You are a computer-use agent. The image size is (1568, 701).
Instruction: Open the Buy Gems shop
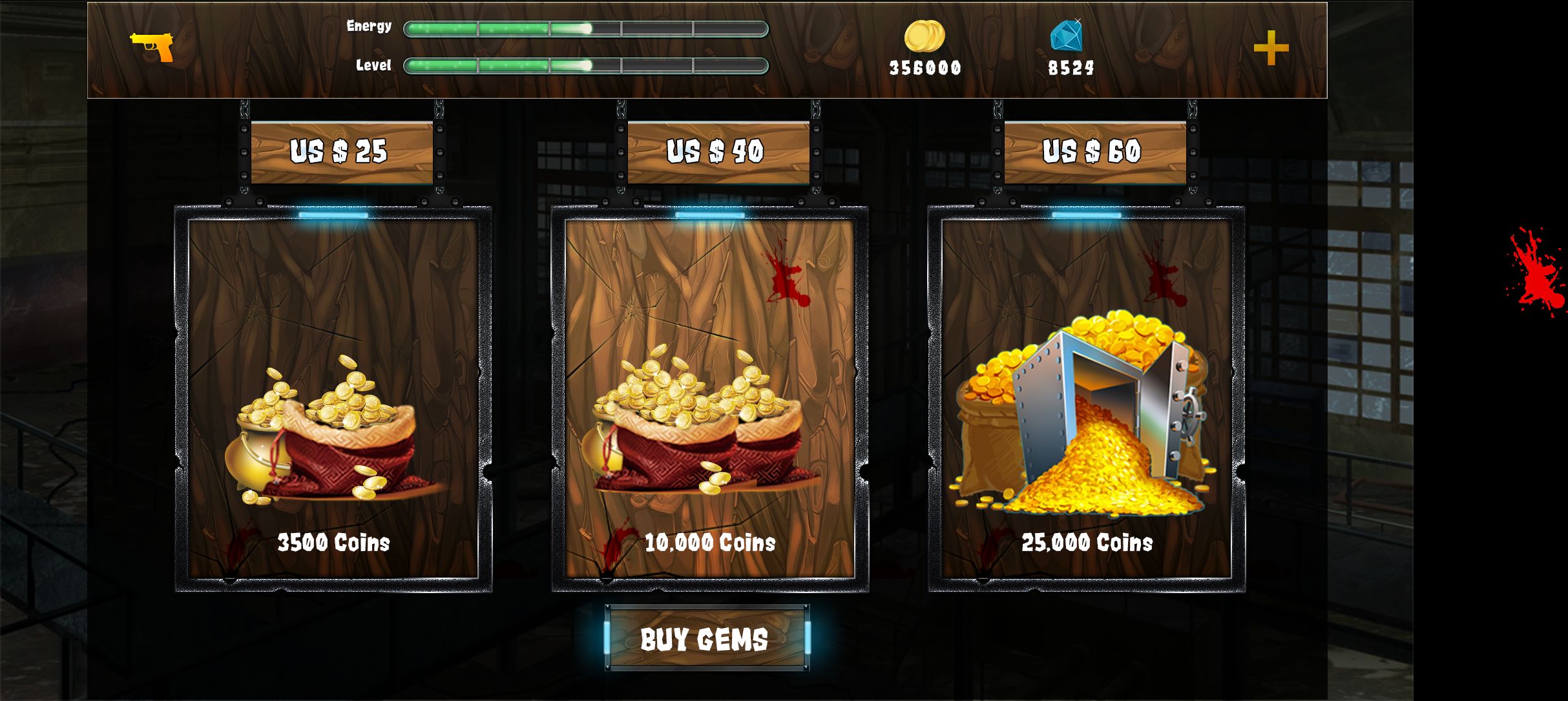[707, 638]
